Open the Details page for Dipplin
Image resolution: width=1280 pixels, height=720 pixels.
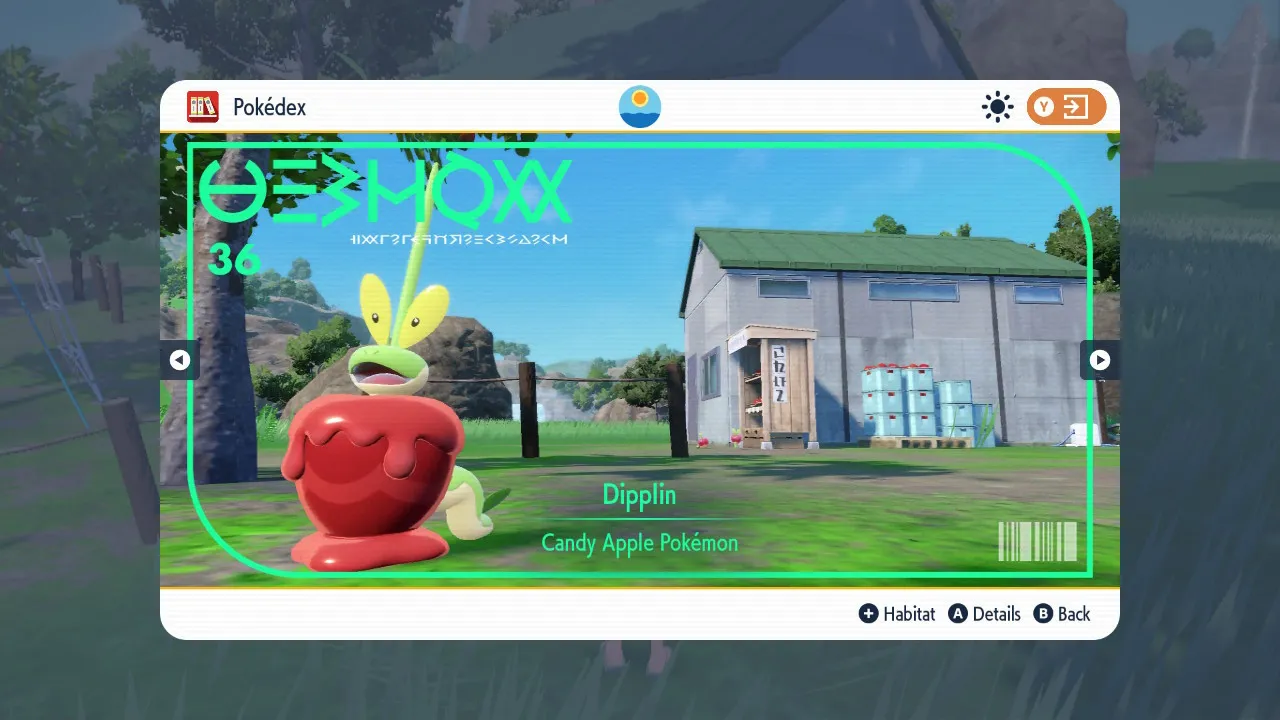[x=995, y=613]
